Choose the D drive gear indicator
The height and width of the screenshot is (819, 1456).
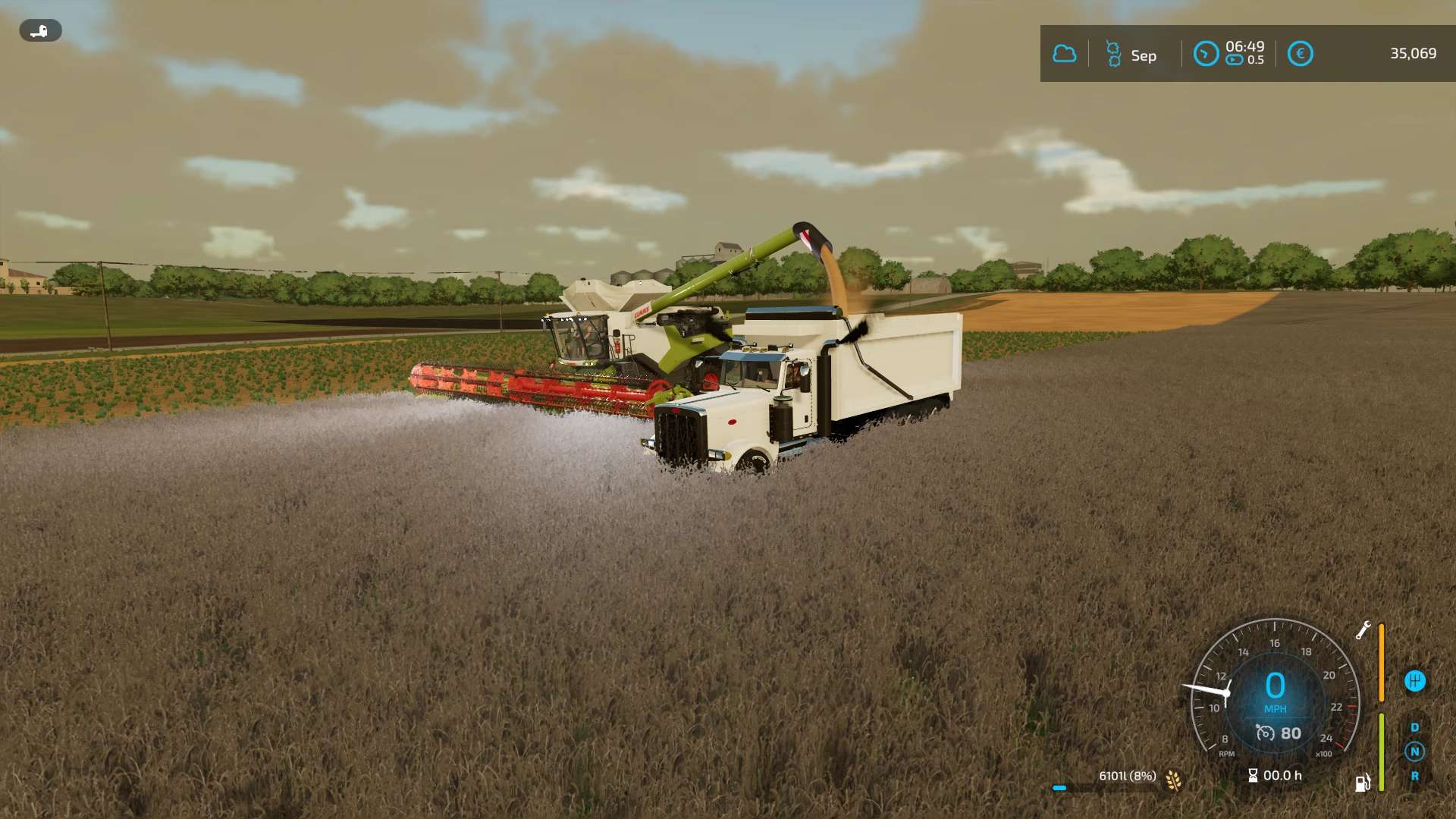click(x=1414, y=727)
